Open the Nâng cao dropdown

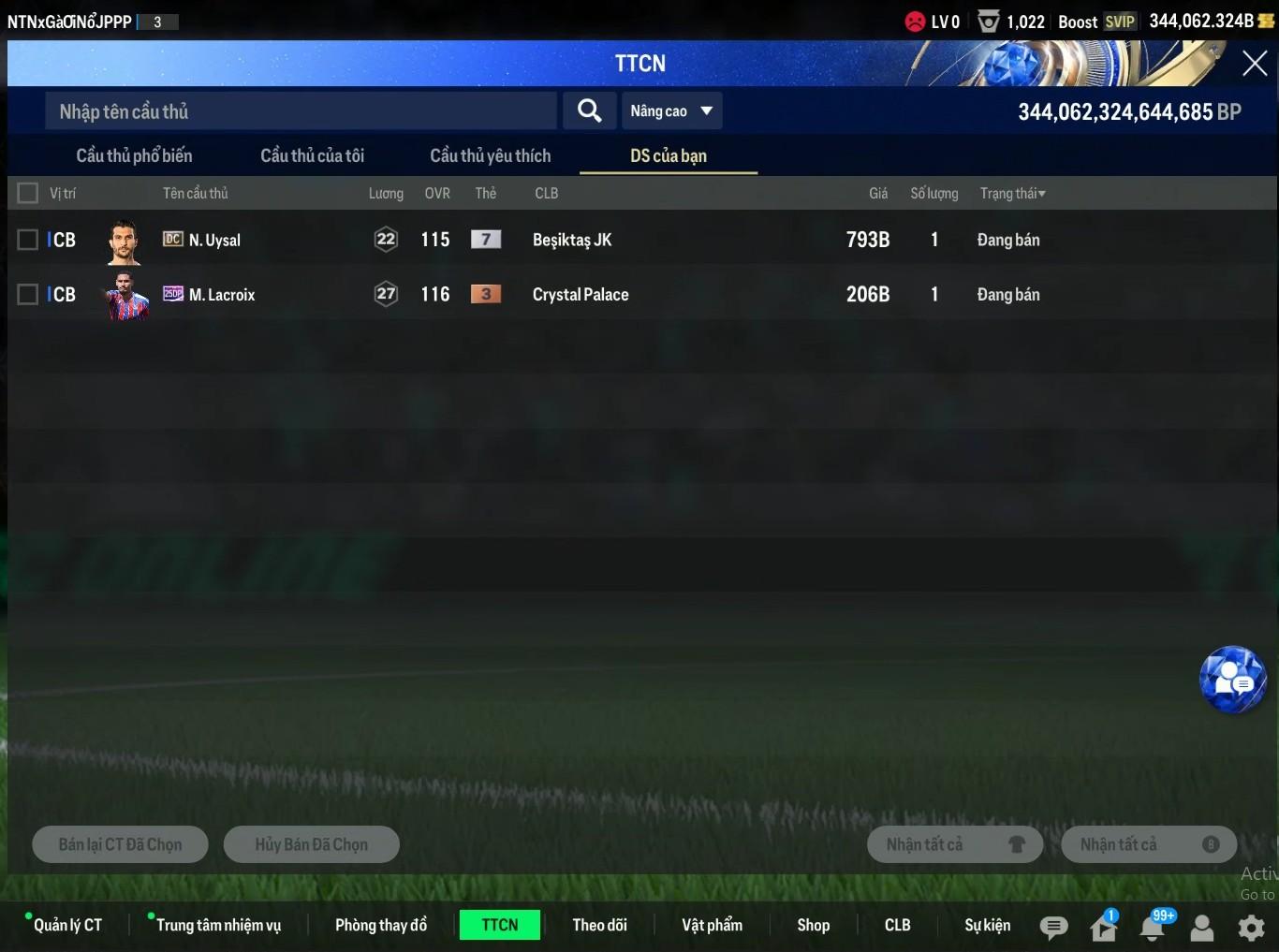click(x=671, y=111)
